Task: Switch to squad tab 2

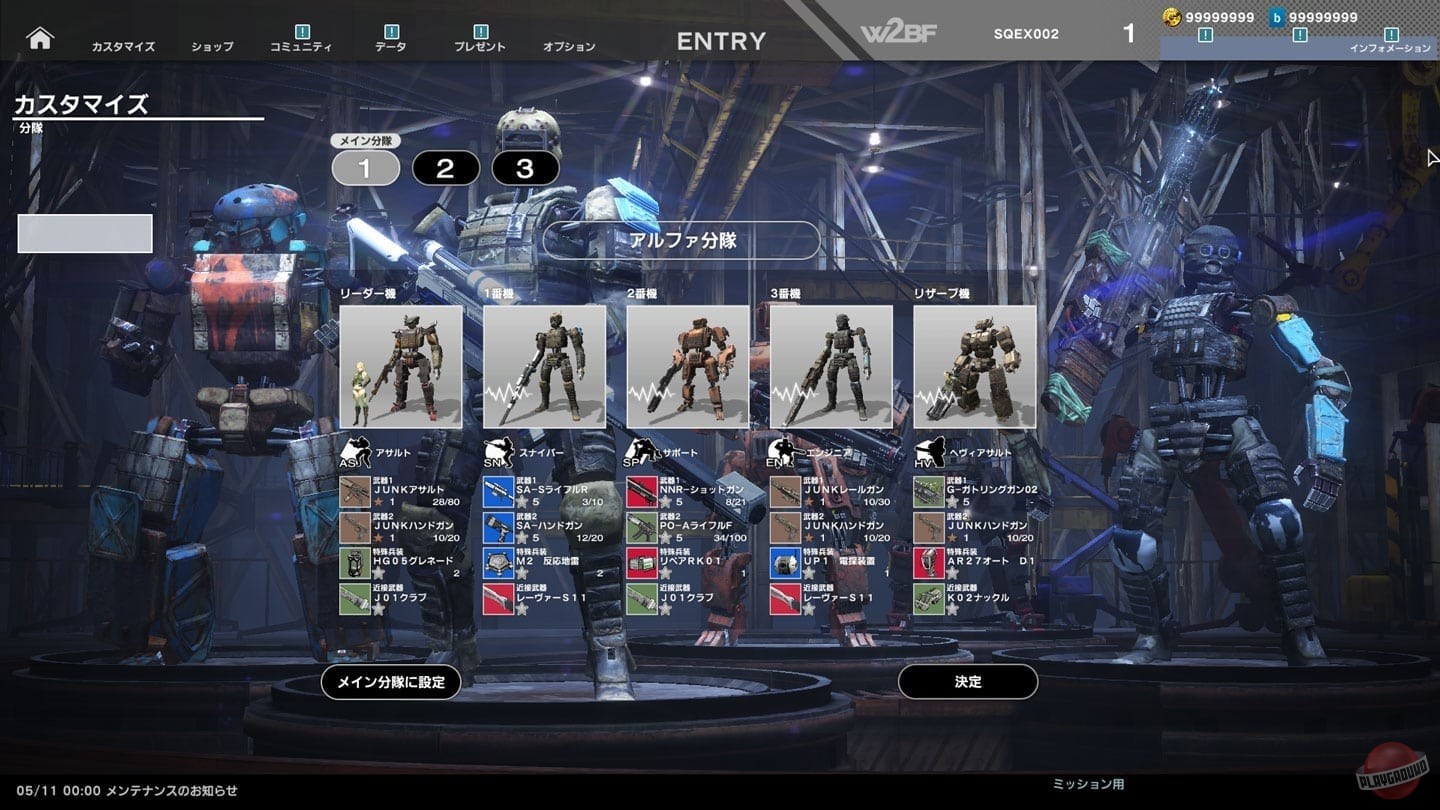Action: 445,169
